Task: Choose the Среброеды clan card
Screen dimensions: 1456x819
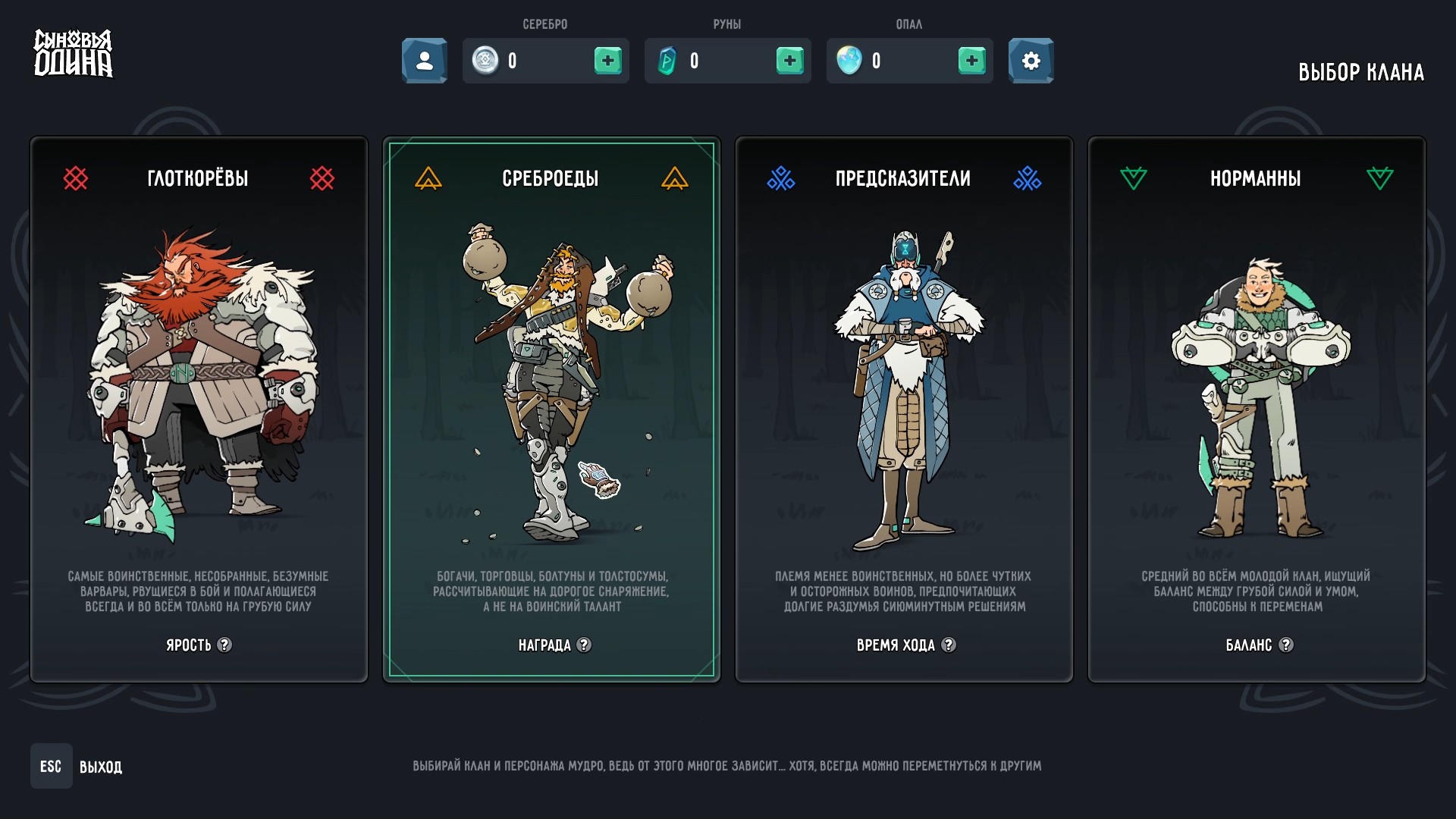Action: tap(551, 409)
